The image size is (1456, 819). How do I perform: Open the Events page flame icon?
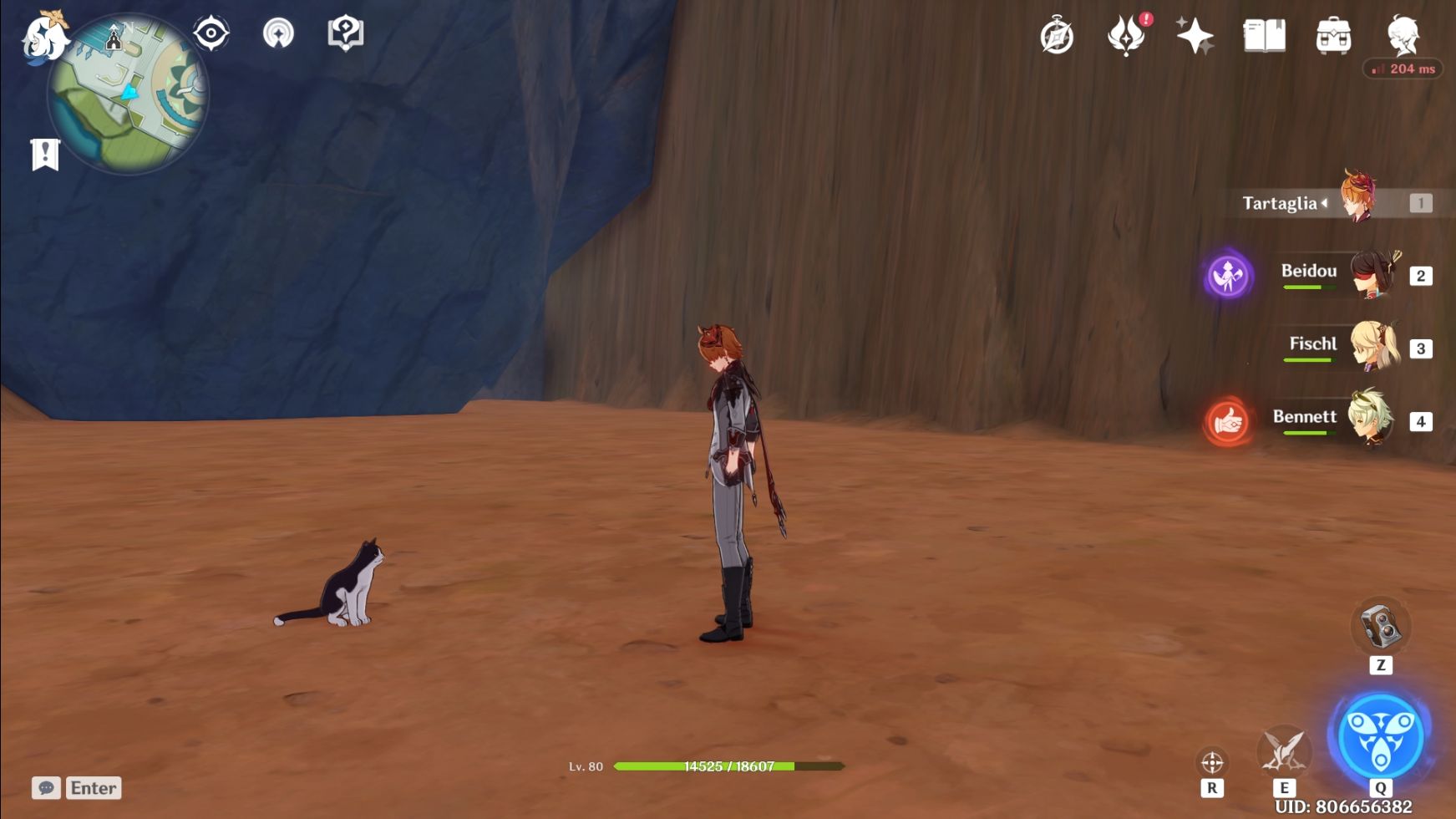click(x=1127, y=35)
